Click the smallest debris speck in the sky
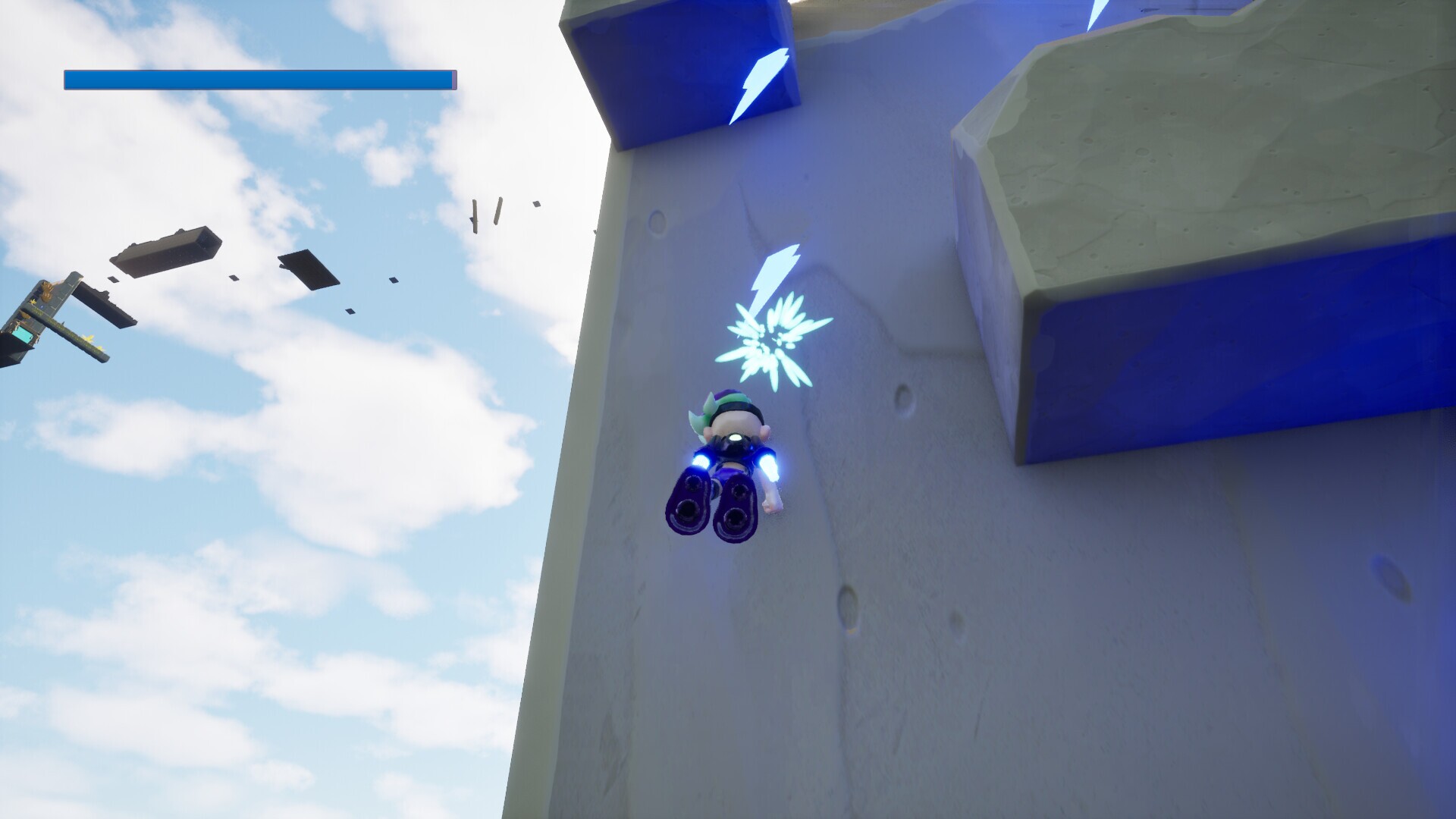 (536, 205)
